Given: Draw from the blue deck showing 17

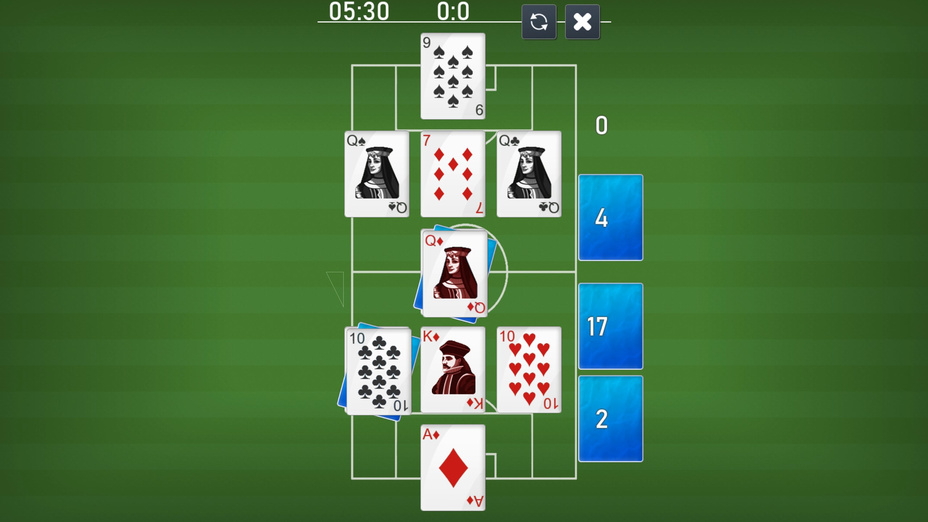Looking at the screenshot, I should point(610,326).
